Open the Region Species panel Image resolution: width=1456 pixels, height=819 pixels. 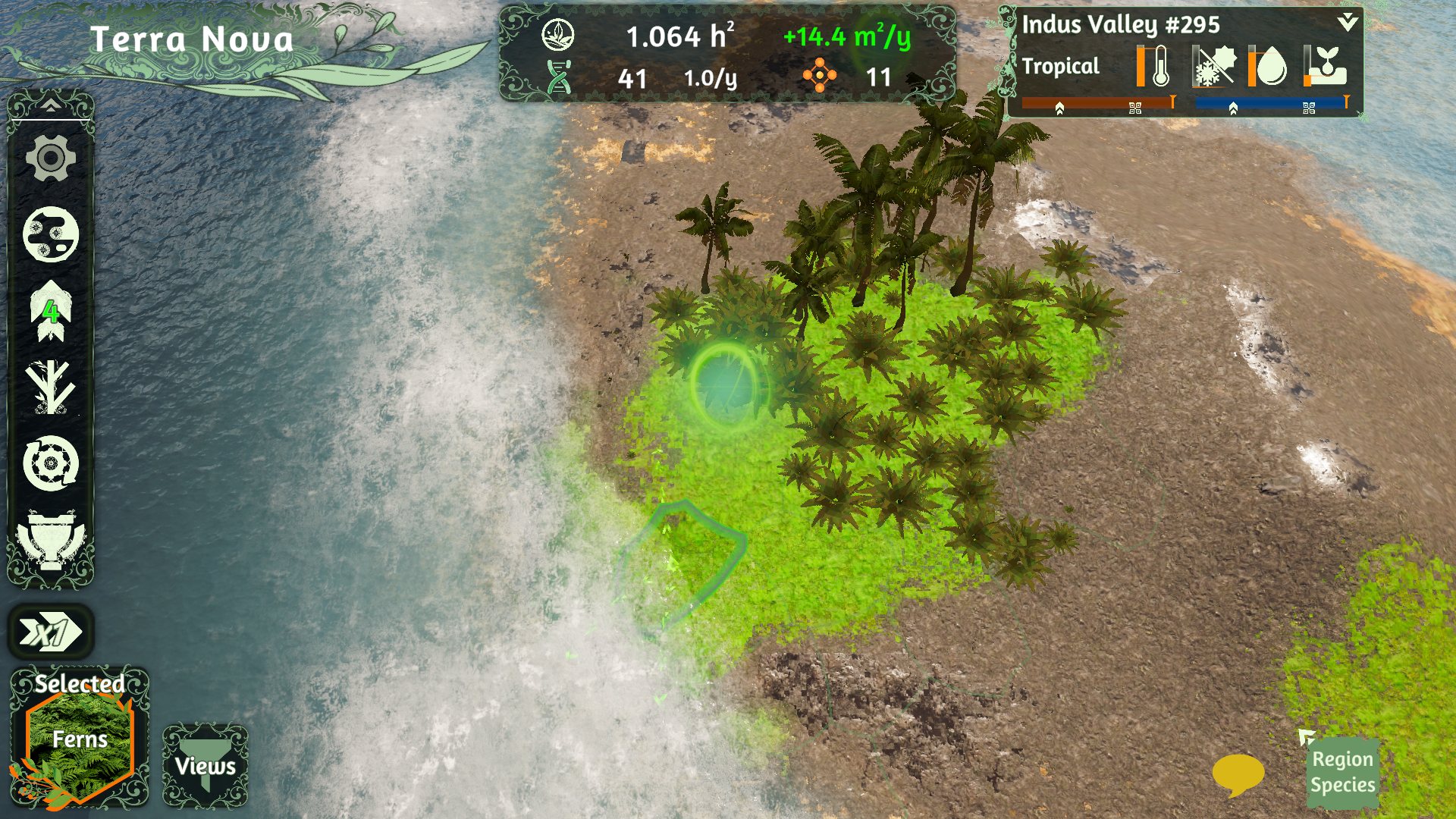coord(1342,772)
